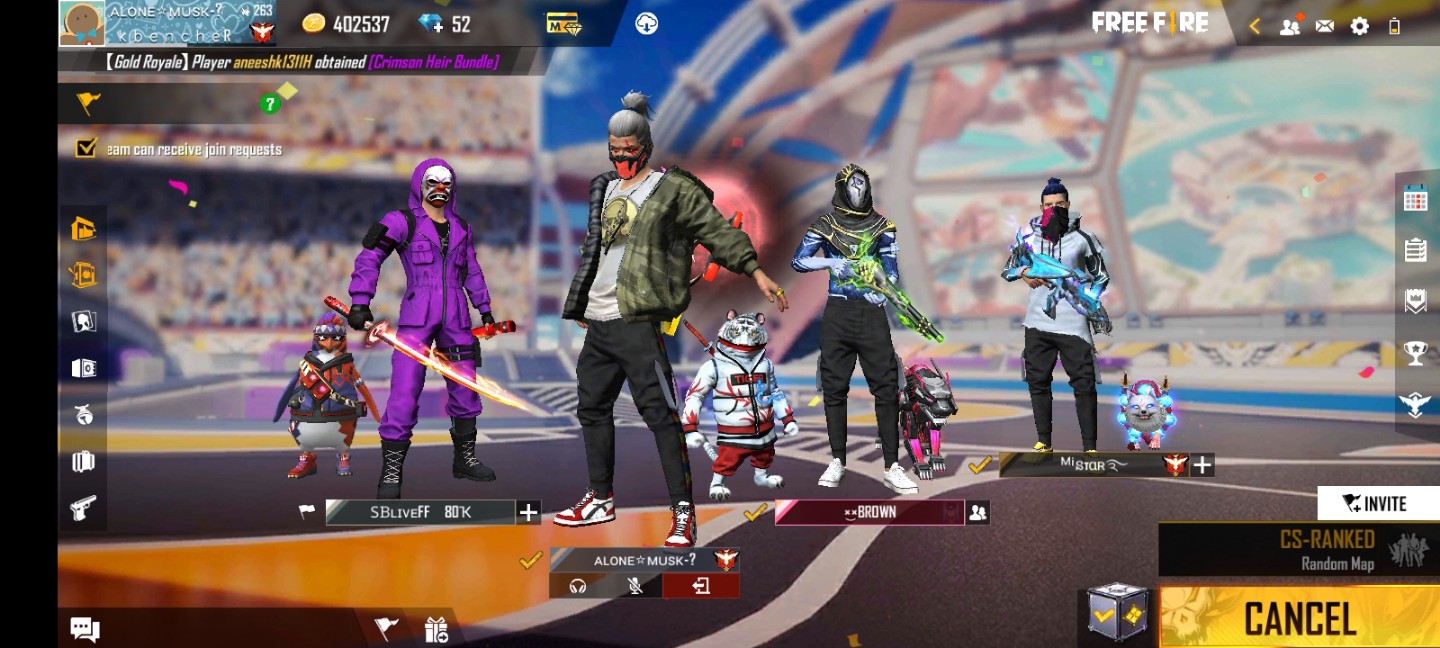Open the weapon armory pistol icon

[83, 508]
